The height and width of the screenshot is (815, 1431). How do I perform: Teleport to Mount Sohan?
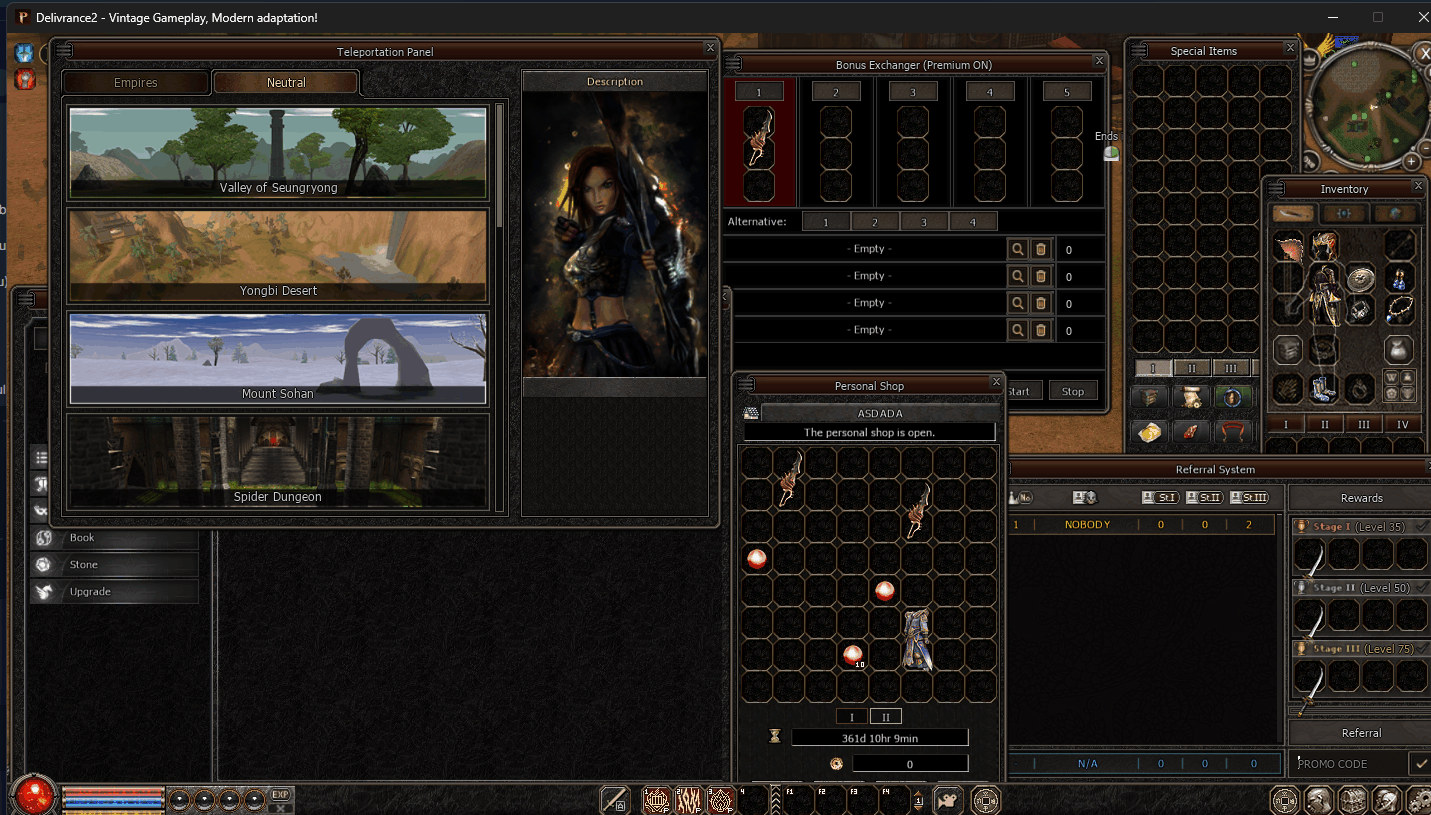pos(278,359)
